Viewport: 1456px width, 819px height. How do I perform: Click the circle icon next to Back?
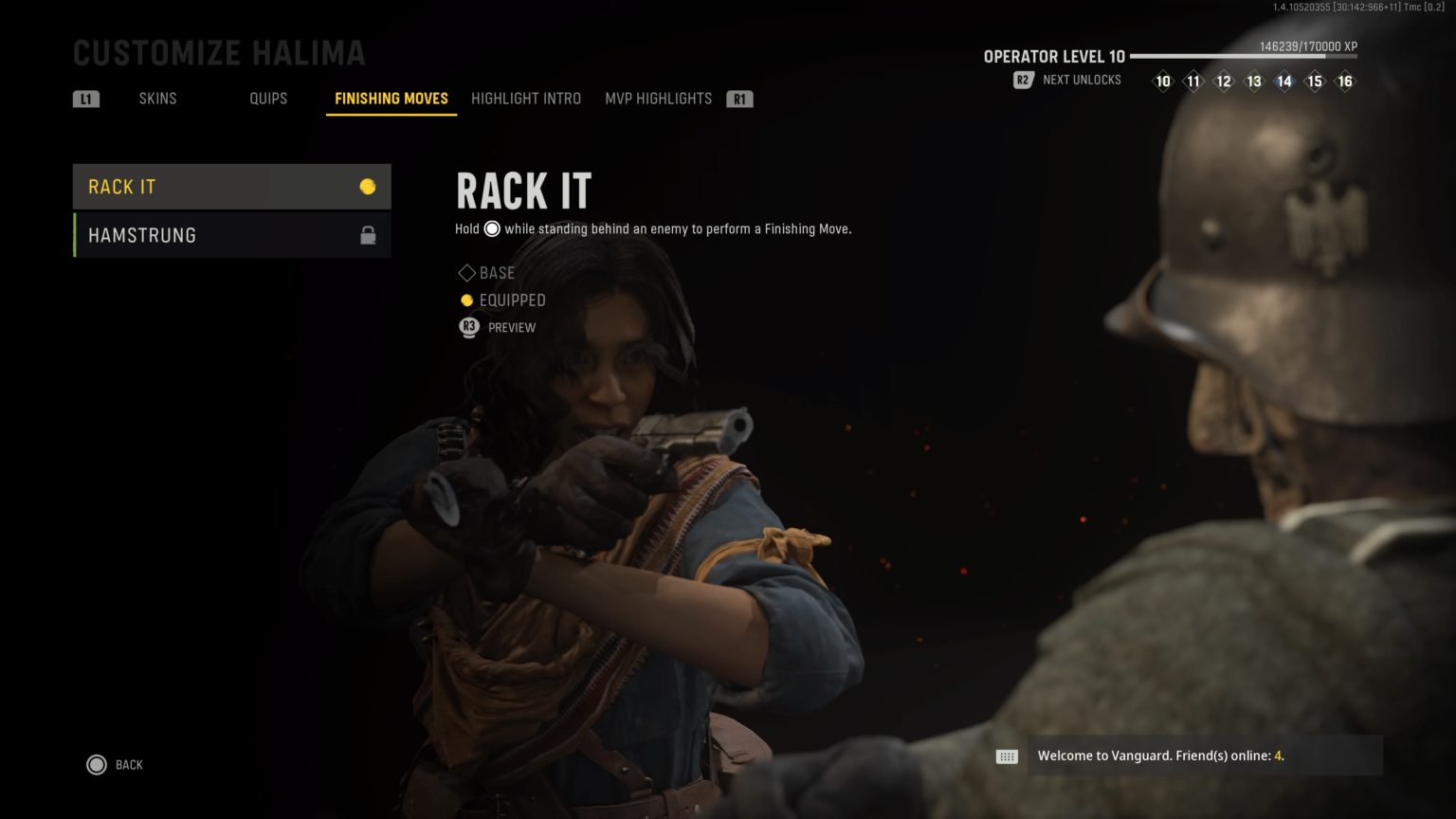click(96, 764)
